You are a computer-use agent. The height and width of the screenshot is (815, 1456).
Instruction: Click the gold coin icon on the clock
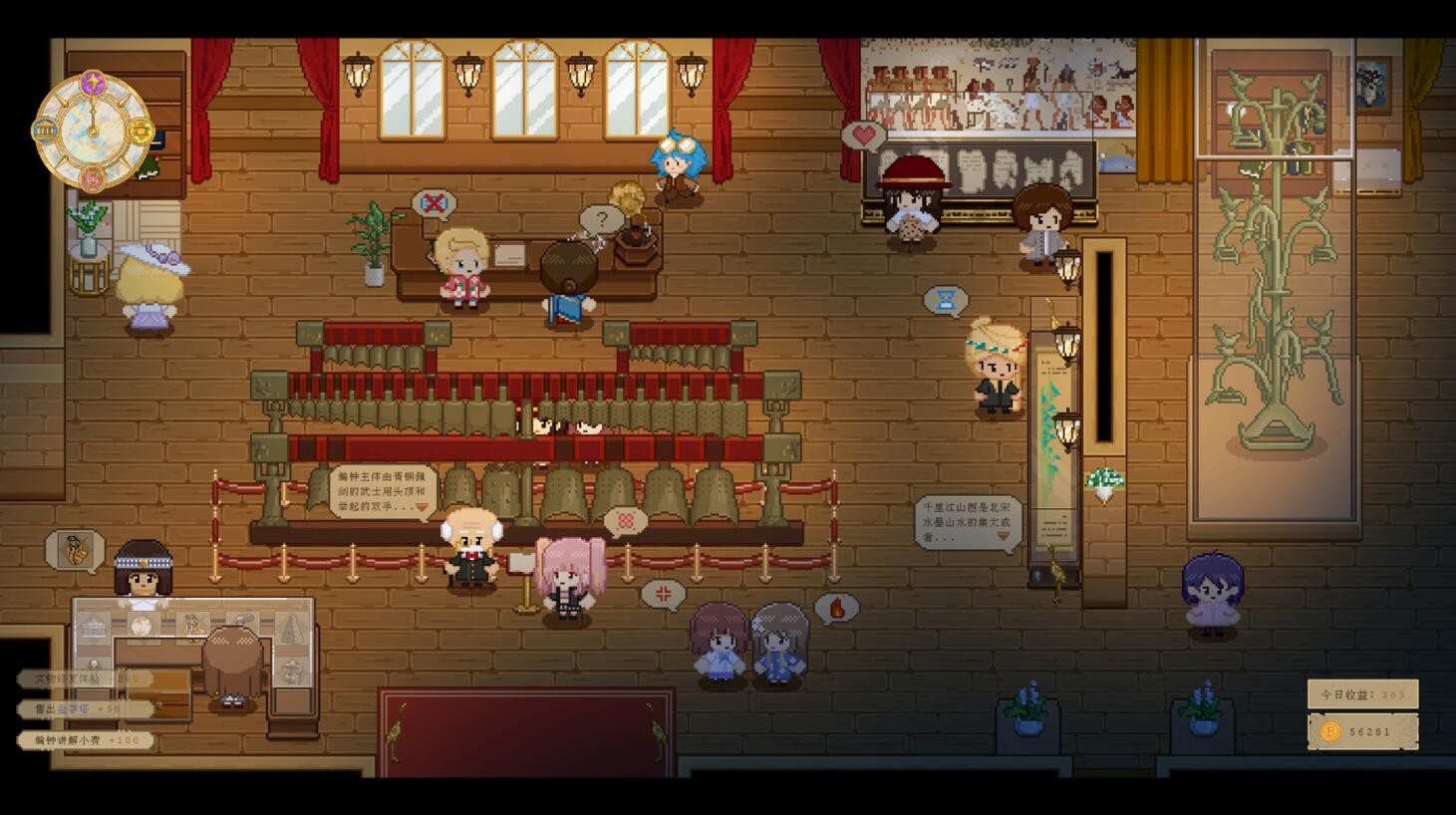click(x=141, y=132)
